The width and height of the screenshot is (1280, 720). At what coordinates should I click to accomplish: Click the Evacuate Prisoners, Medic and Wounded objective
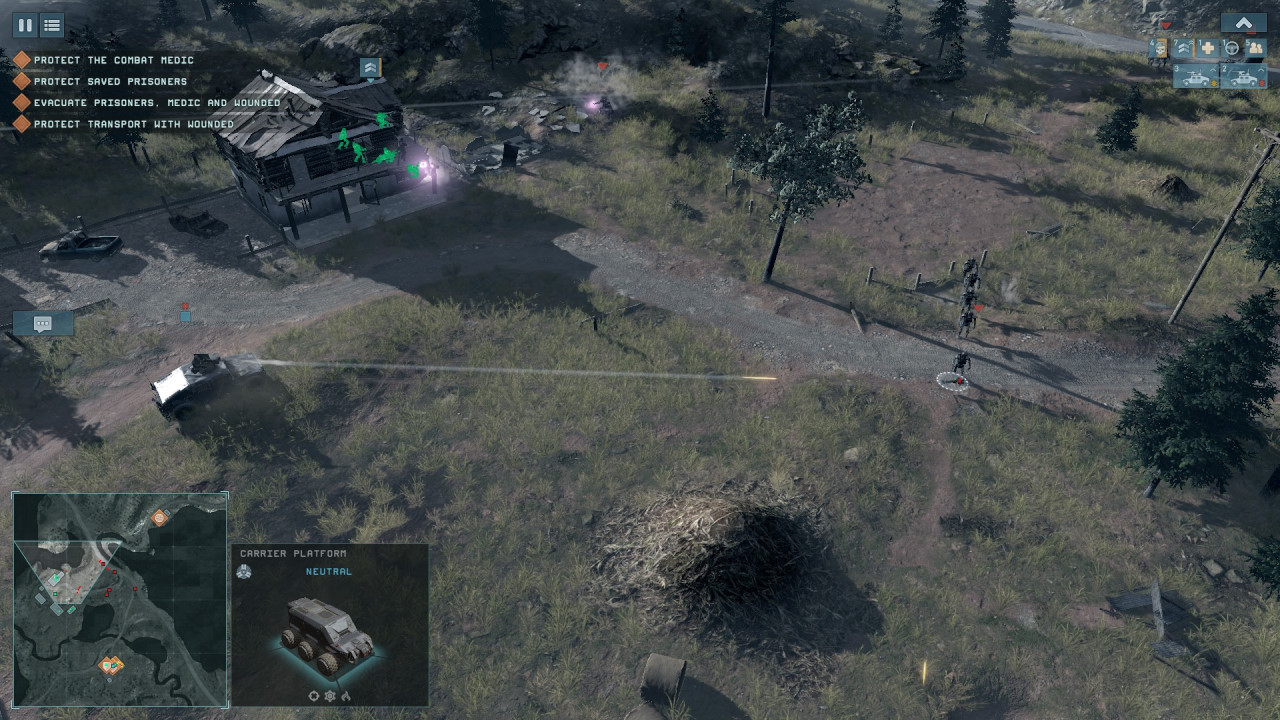(156, 103)
